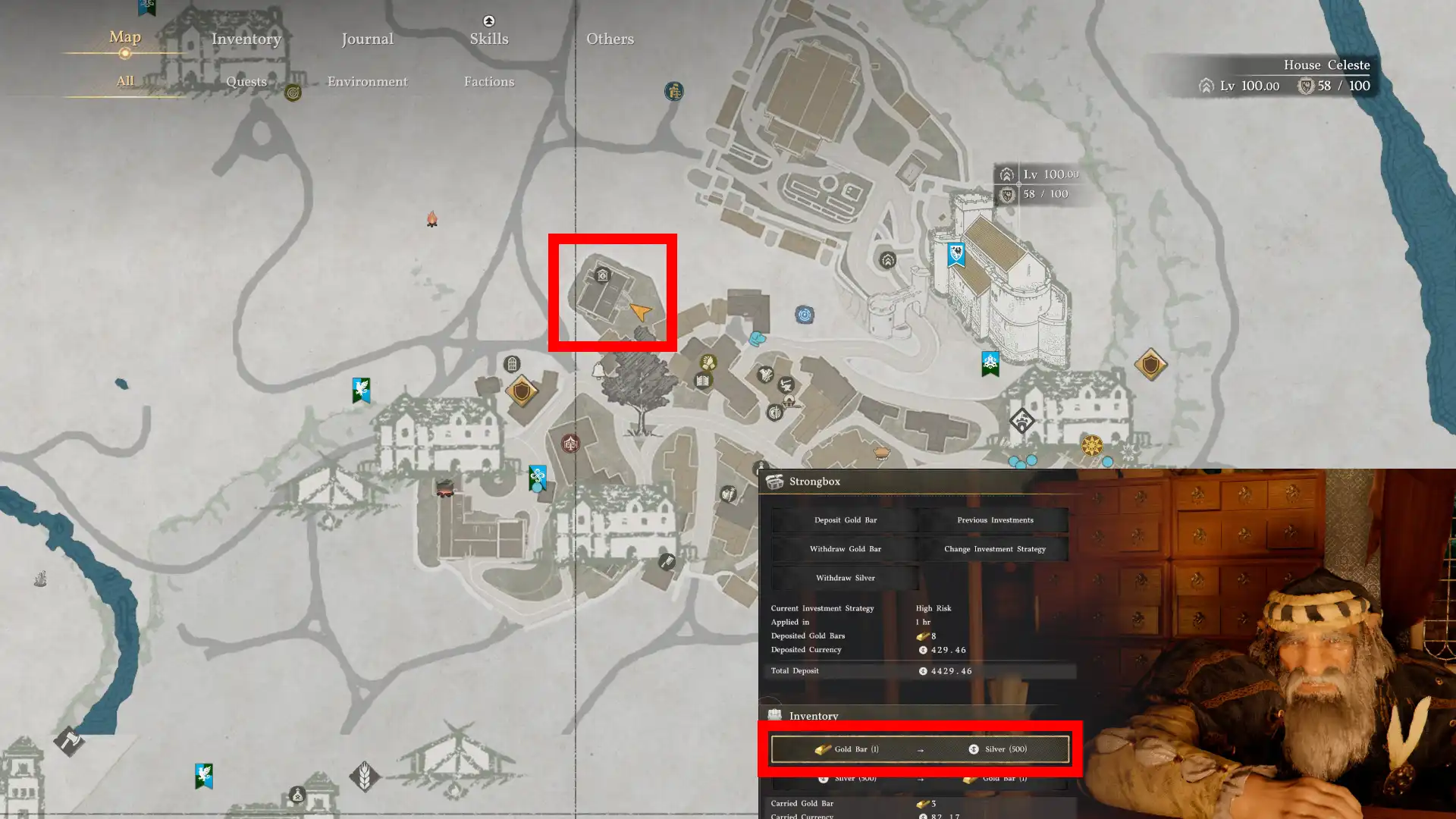Viewport: 1456px width, 819px height.
Task: Select the orange player arrow marker
Action: point(640,312)
